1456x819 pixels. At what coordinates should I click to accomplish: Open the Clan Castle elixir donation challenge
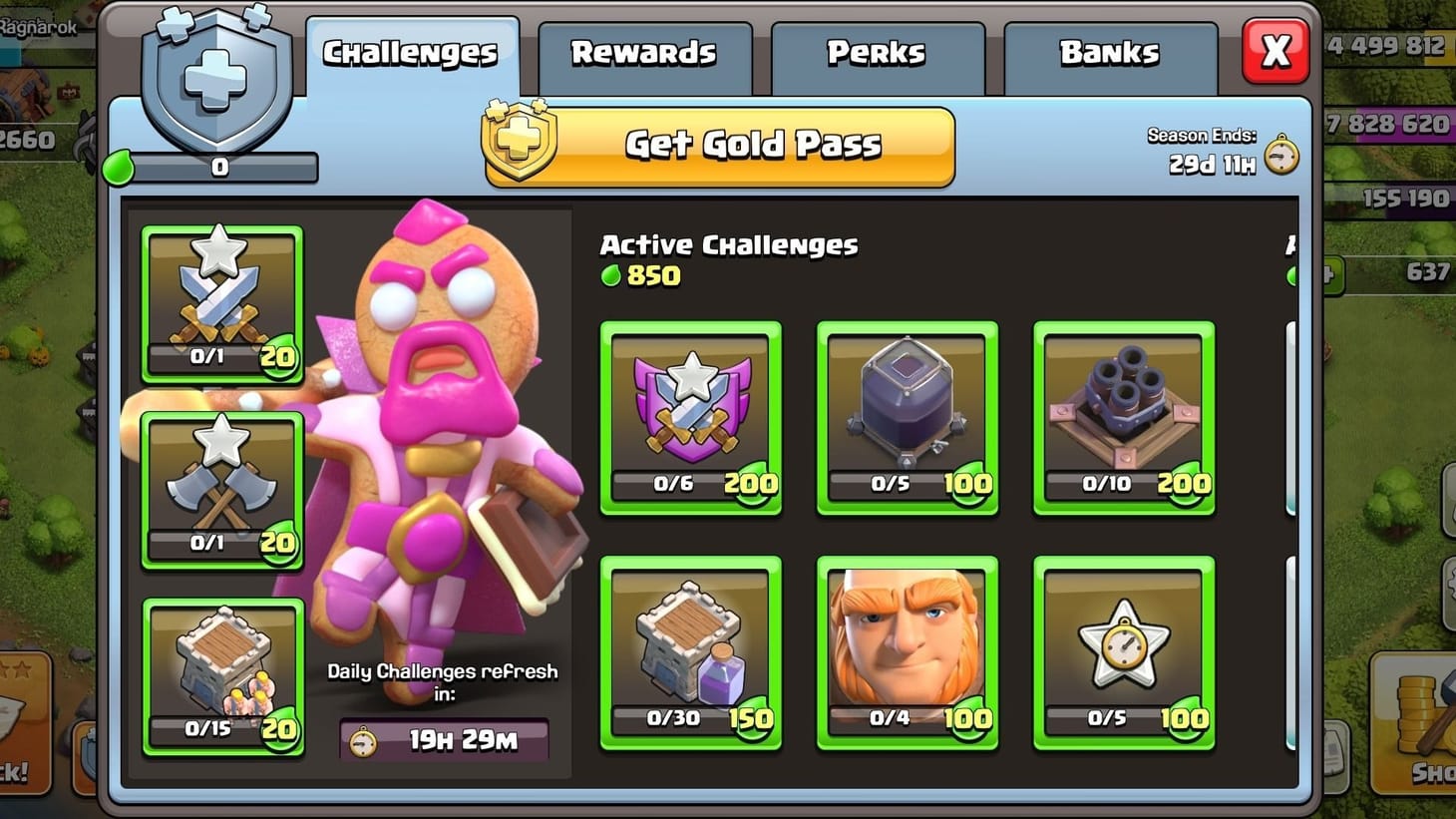(691, 653)
